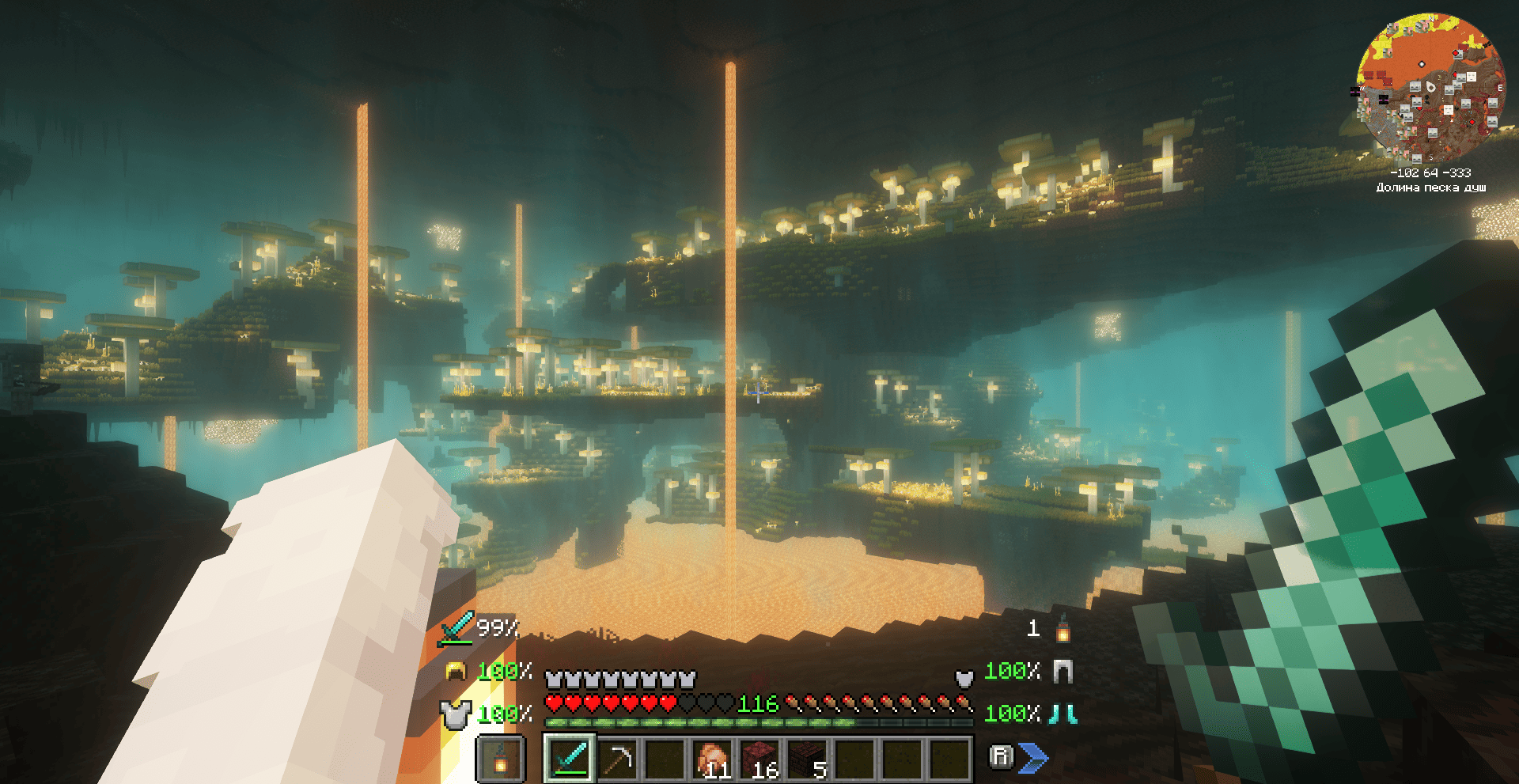Click the diamond boots durability icon
1519x784 pixels.
coord(1063,714)
